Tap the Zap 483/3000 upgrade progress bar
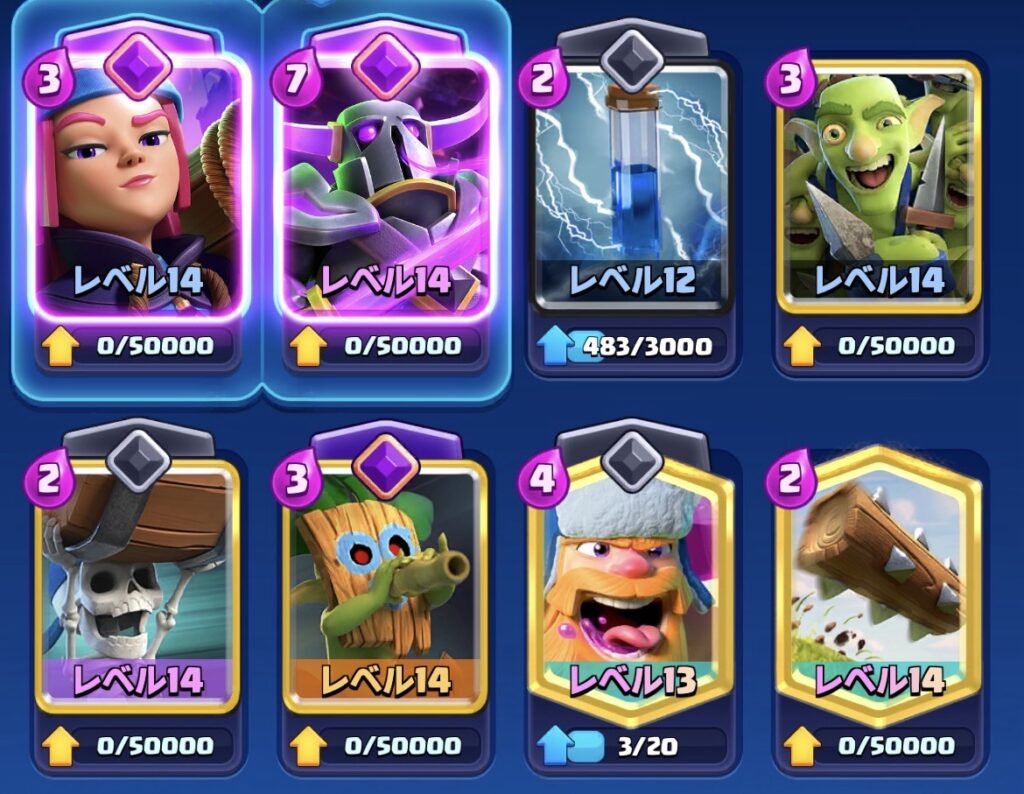 click(x=630, y=347)
